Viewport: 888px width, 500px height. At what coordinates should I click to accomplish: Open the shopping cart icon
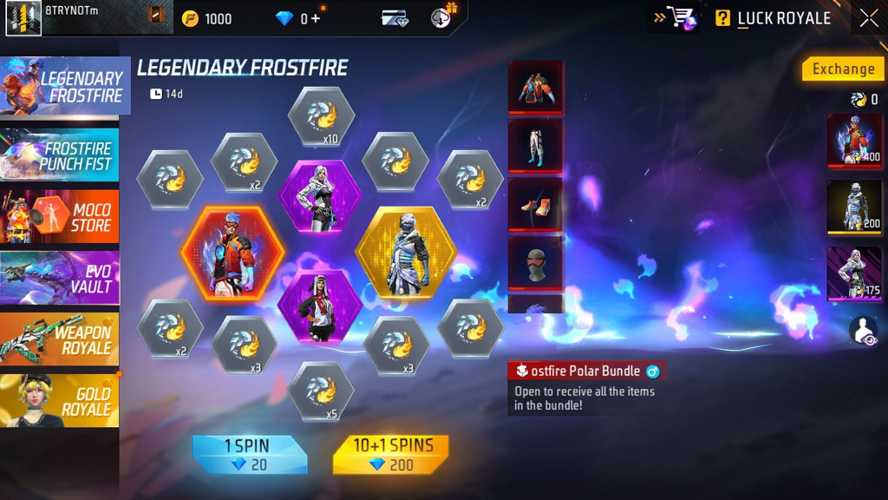[680, 18]
